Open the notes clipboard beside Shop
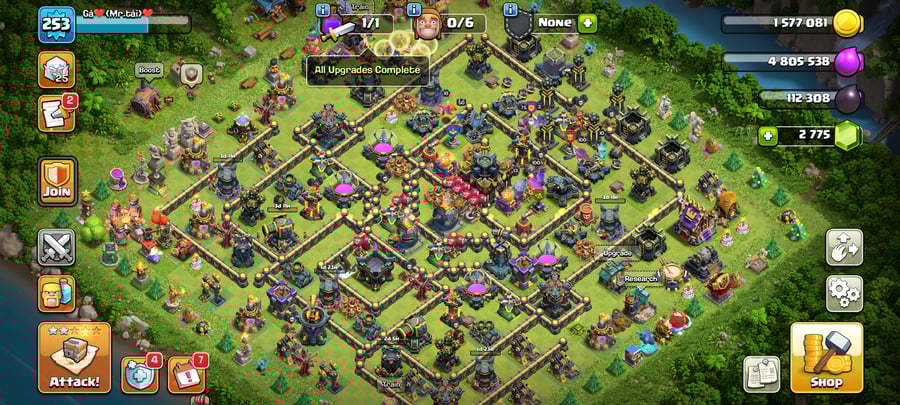This screenshot has height=405, width=900. [x=761, y=374]
